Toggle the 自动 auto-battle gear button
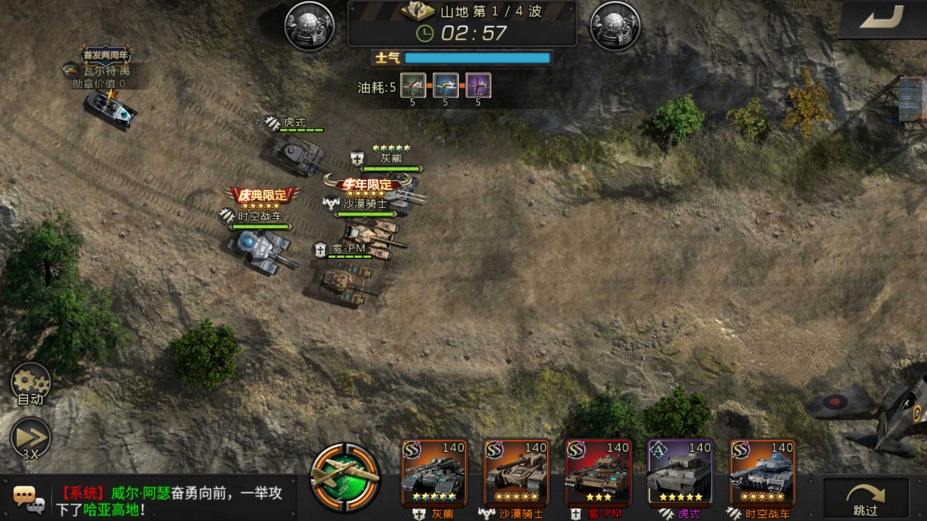 pos(30,383)
